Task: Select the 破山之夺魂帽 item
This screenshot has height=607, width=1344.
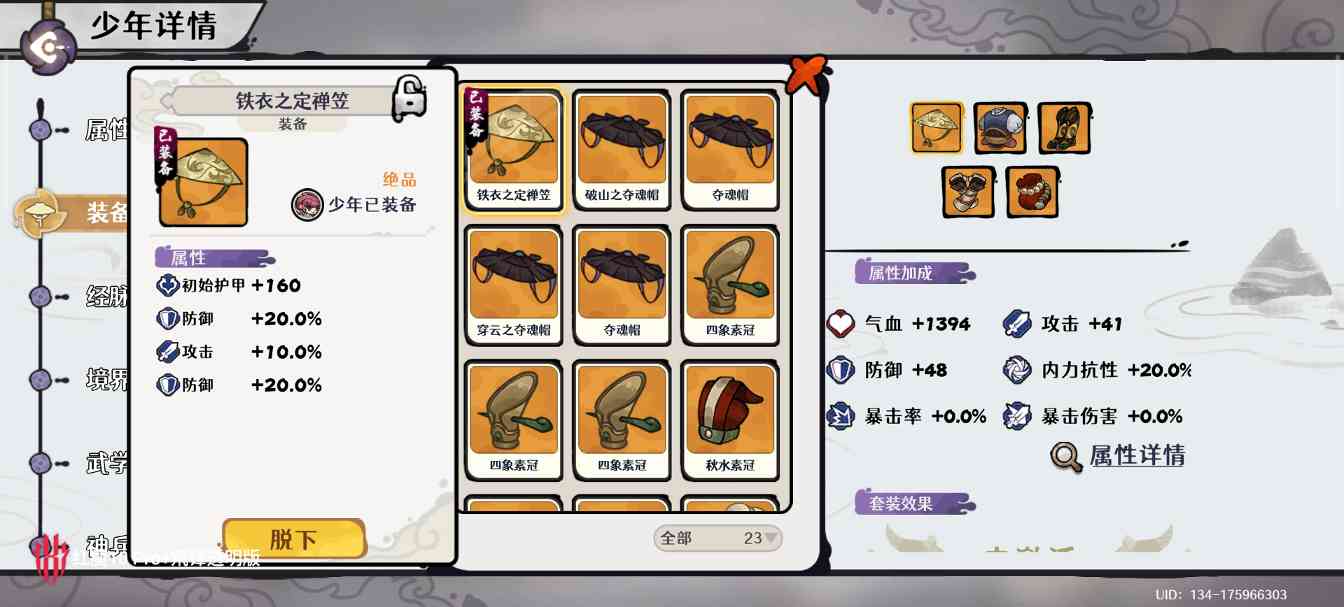Action: pyautogui.click(x=622, y=149)
